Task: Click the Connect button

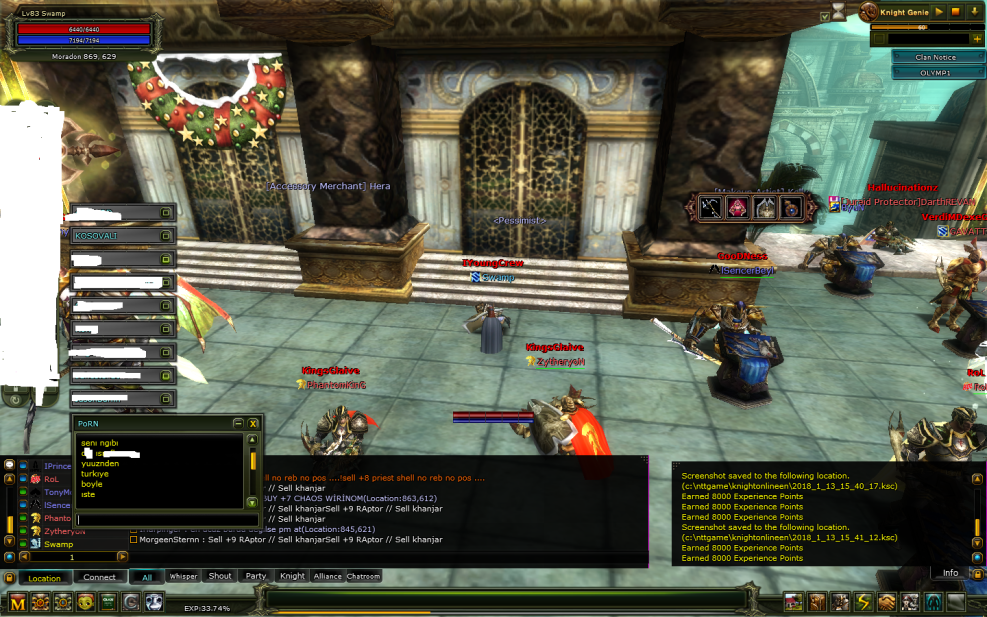Action: click(x=99, y=577)
